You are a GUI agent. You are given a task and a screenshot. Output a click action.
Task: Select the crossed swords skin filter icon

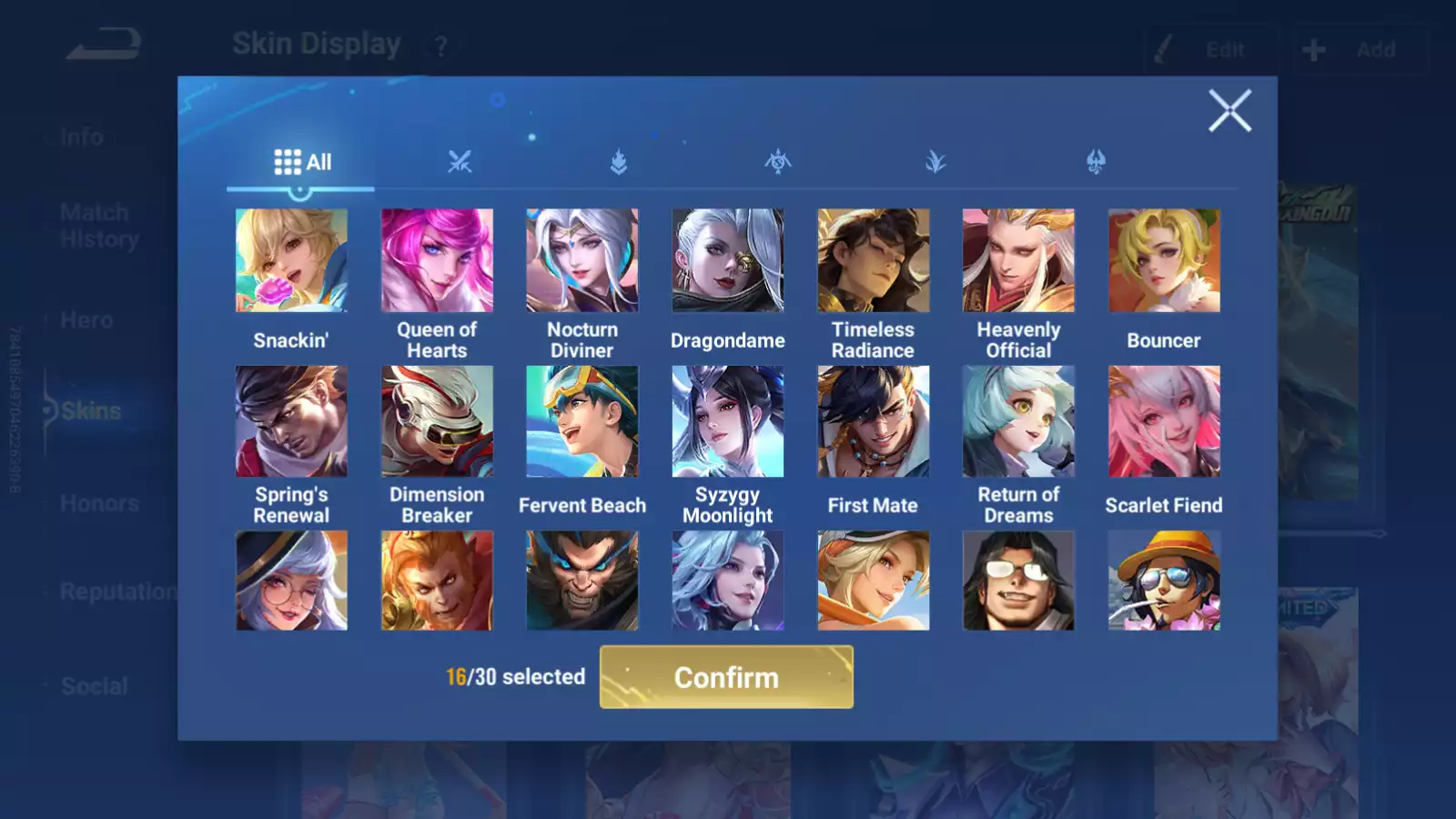tap(460, 163)
